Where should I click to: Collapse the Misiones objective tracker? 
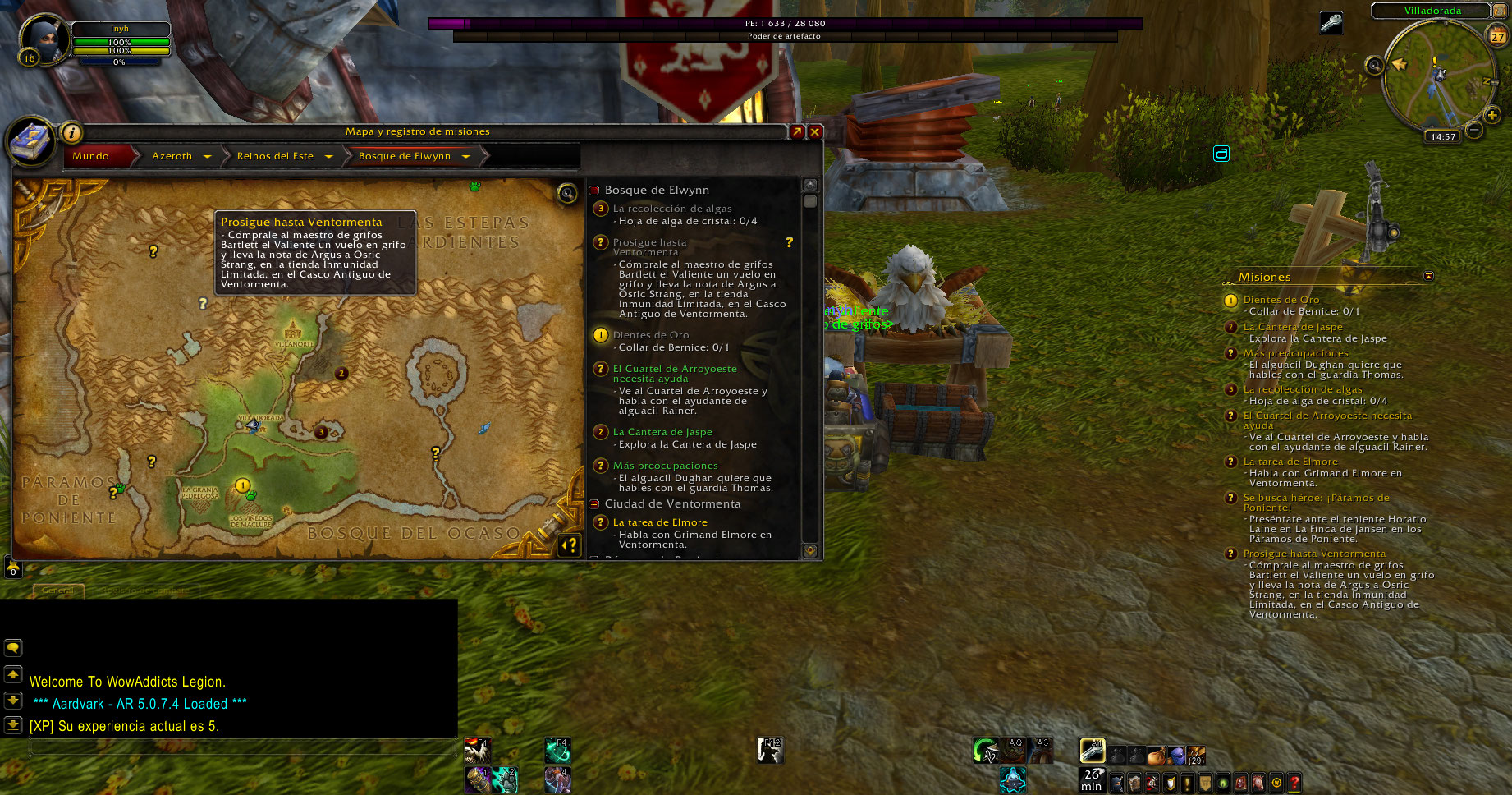pos(1428,276)
